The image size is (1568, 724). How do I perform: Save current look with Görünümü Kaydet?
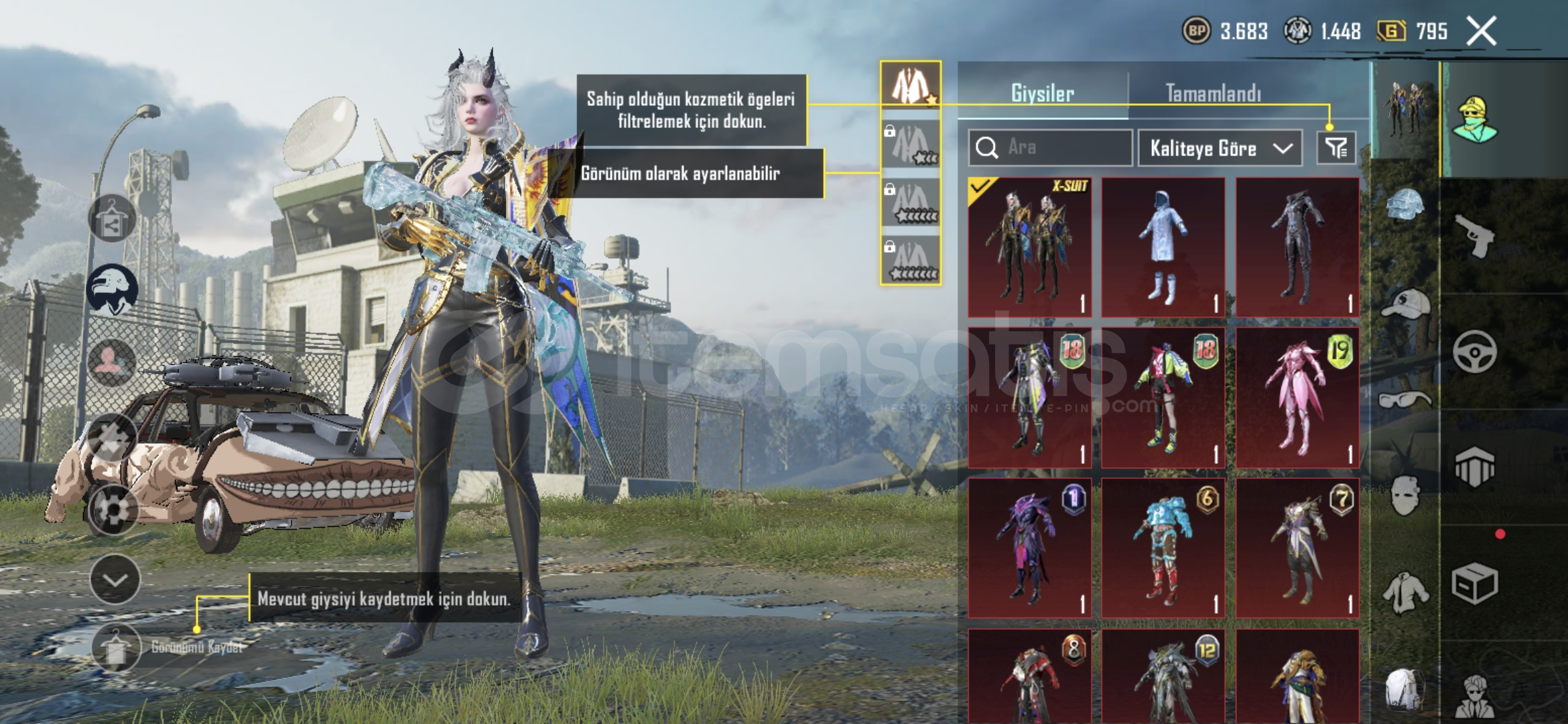[117, 648]
